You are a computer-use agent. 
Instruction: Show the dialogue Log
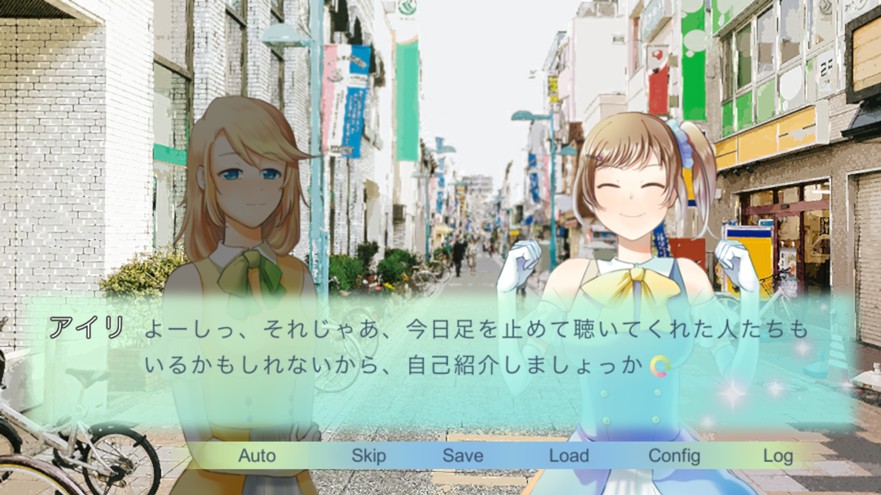point(777,456)
